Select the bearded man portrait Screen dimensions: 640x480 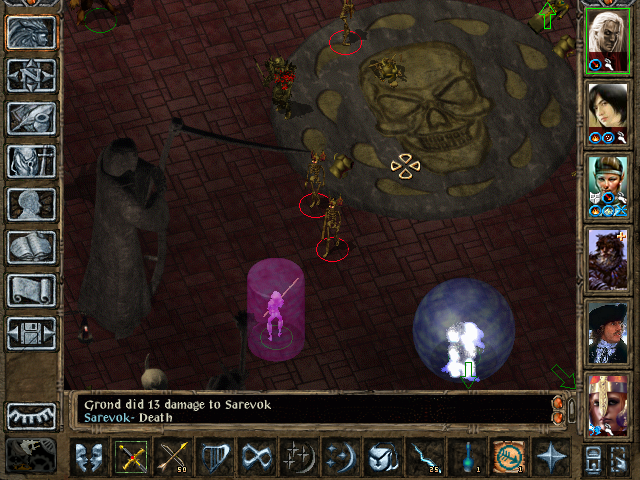(608, 257)
